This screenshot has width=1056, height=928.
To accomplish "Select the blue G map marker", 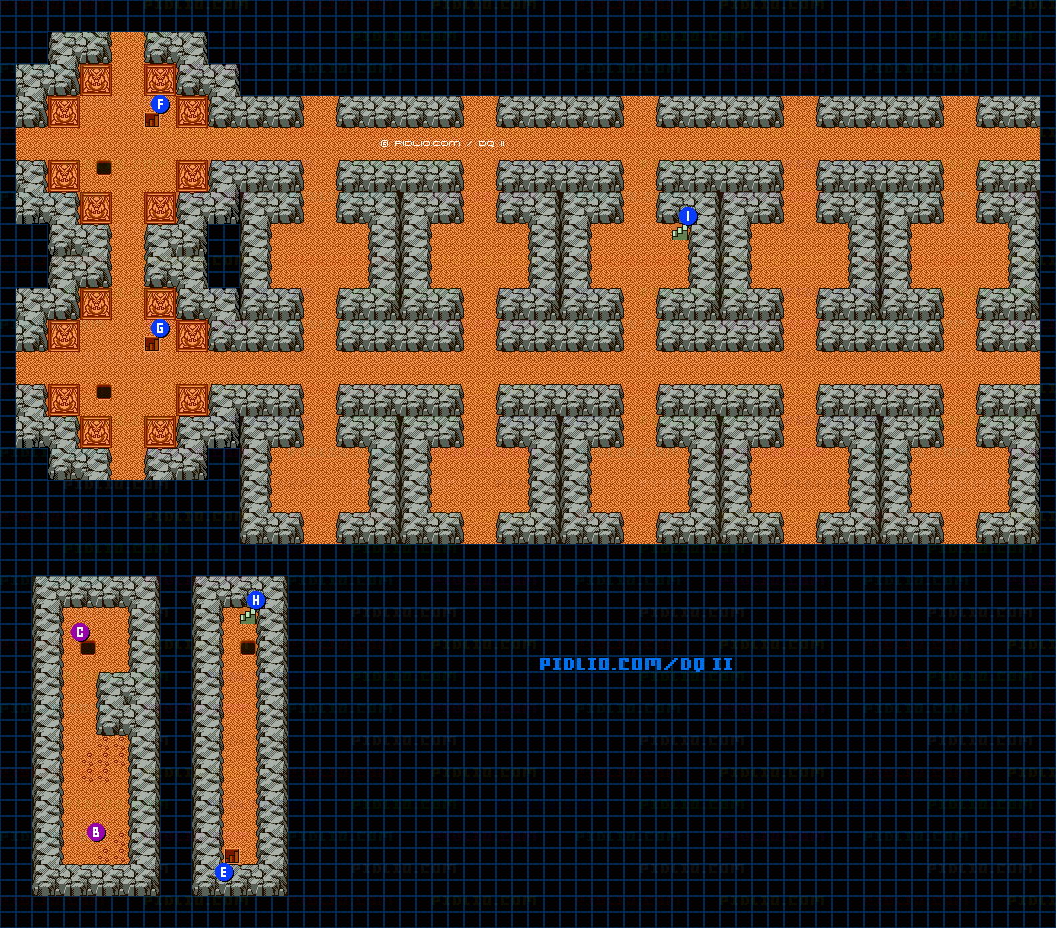I will (160, 328).
